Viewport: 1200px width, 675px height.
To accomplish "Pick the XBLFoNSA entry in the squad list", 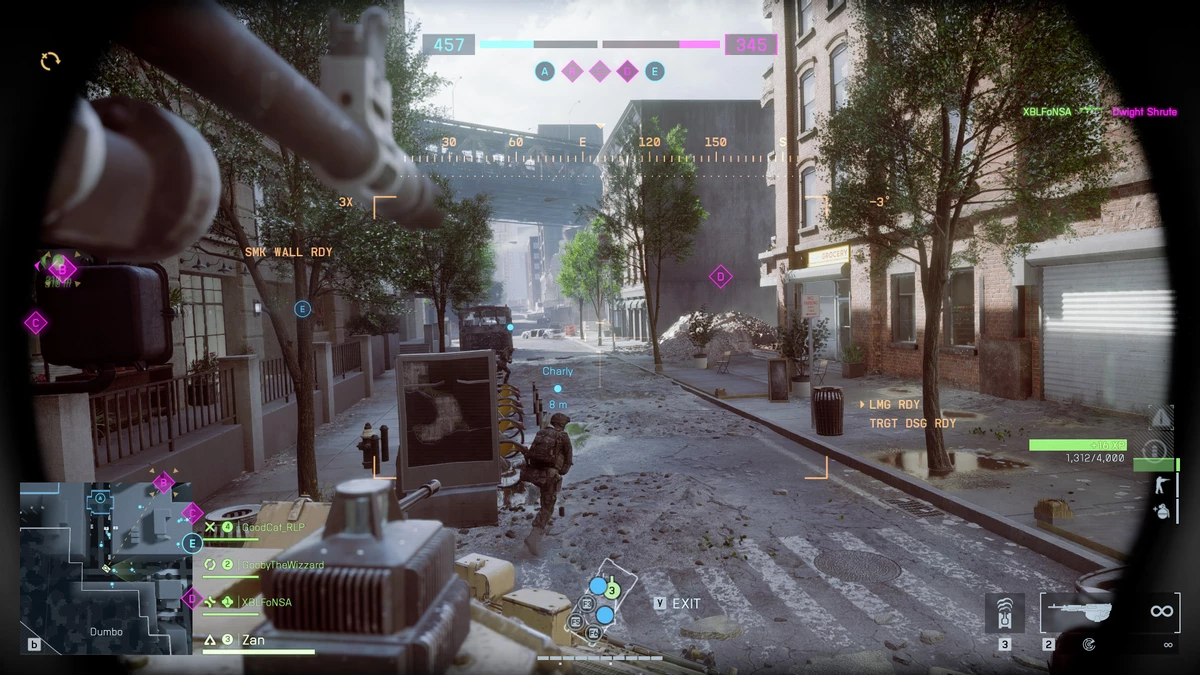I will point(264,602).
